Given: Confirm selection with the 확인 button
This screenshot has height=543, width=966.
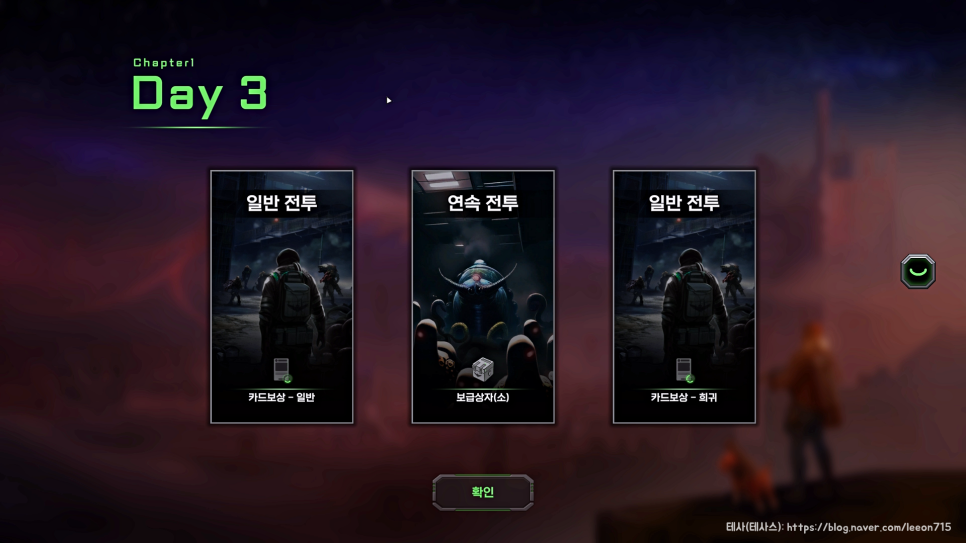Looking at the screenshot, I should tap(483, 492).
